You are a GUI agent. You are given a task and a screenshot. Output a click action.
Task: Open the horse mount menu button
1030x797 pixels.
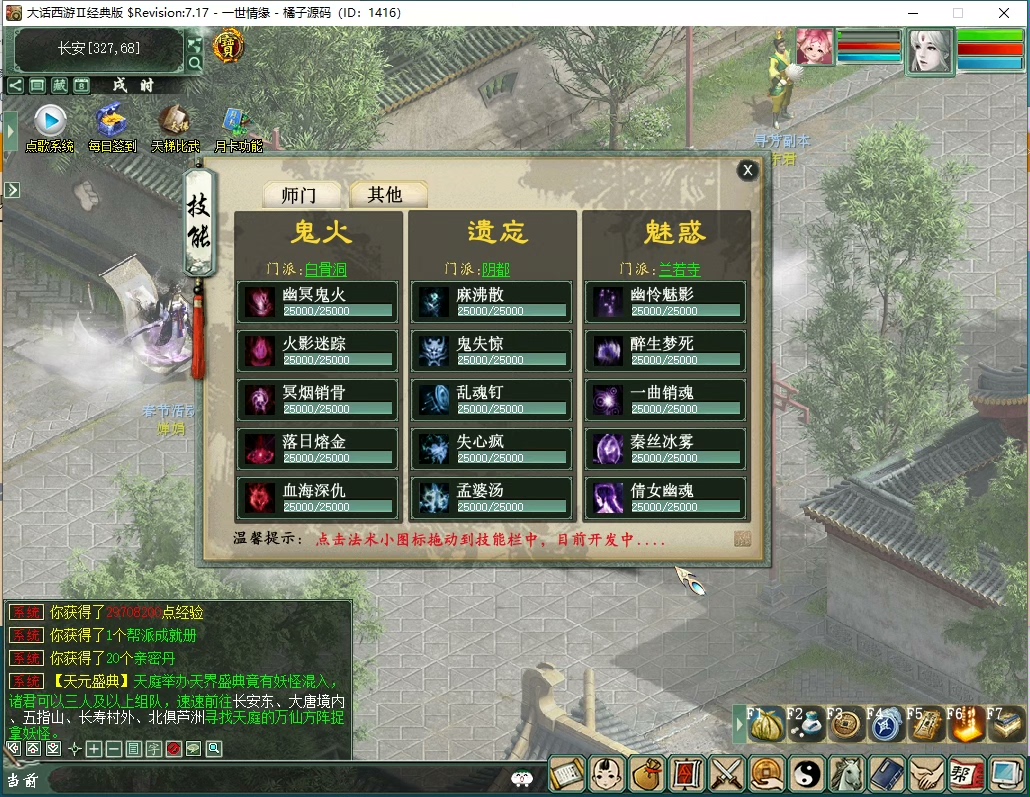point(847,773)
